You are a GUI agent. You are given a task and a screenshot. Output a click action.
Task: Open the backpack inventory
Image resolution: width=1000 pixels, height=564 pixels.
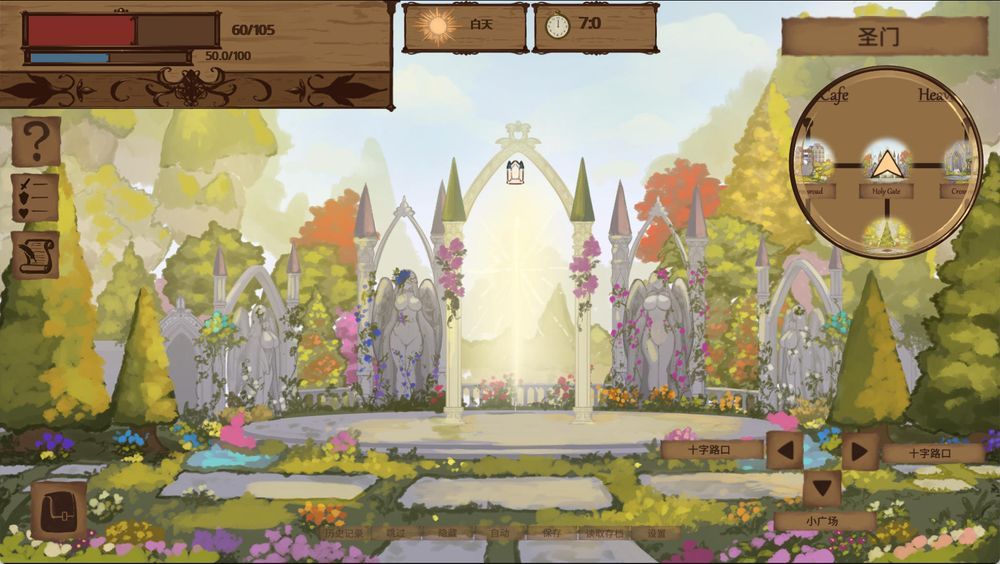click(x=58, y=511)
